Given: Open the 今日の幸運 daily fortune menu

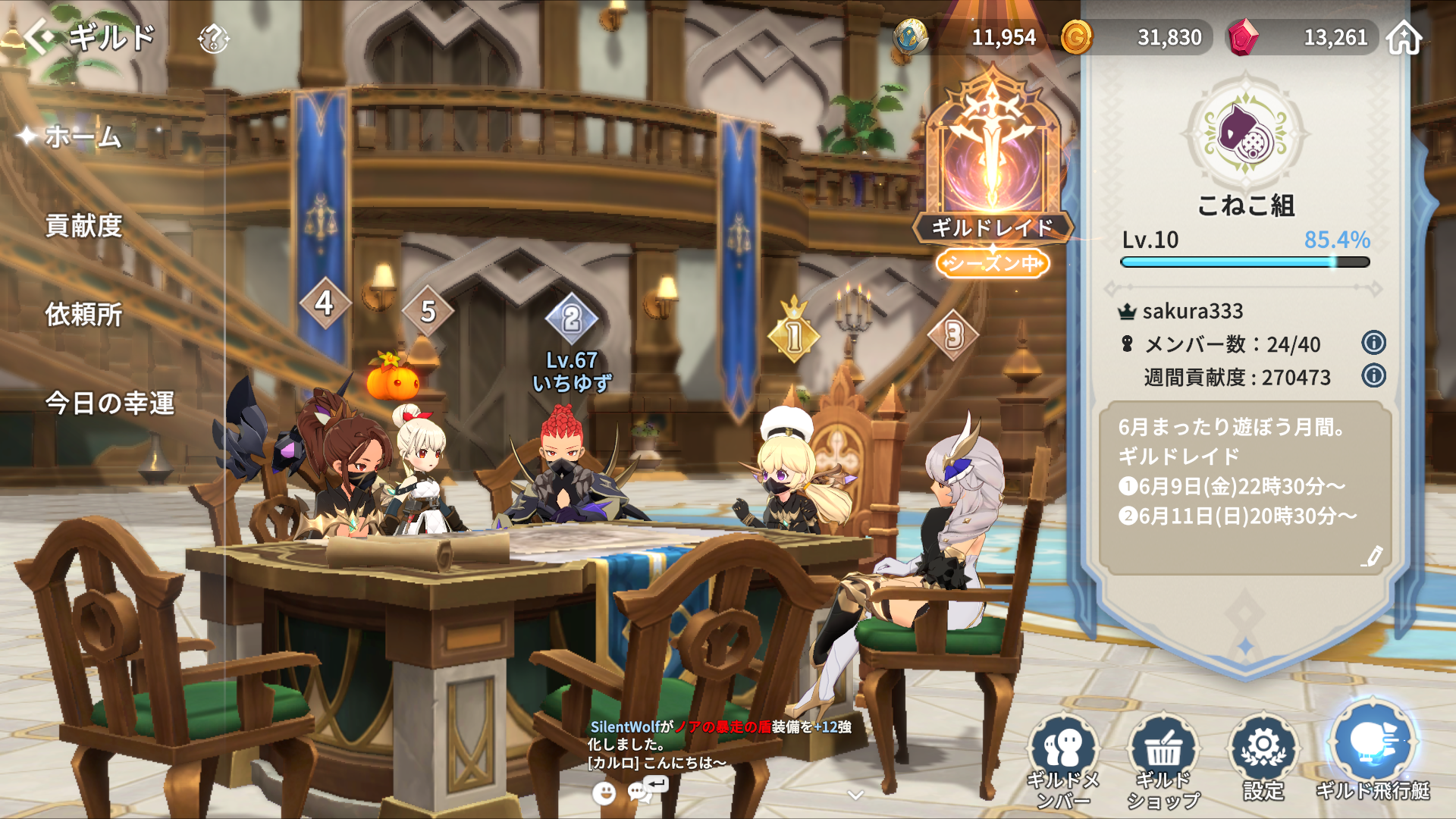Looking at the screenshot, I should click(x=110, y=403).
